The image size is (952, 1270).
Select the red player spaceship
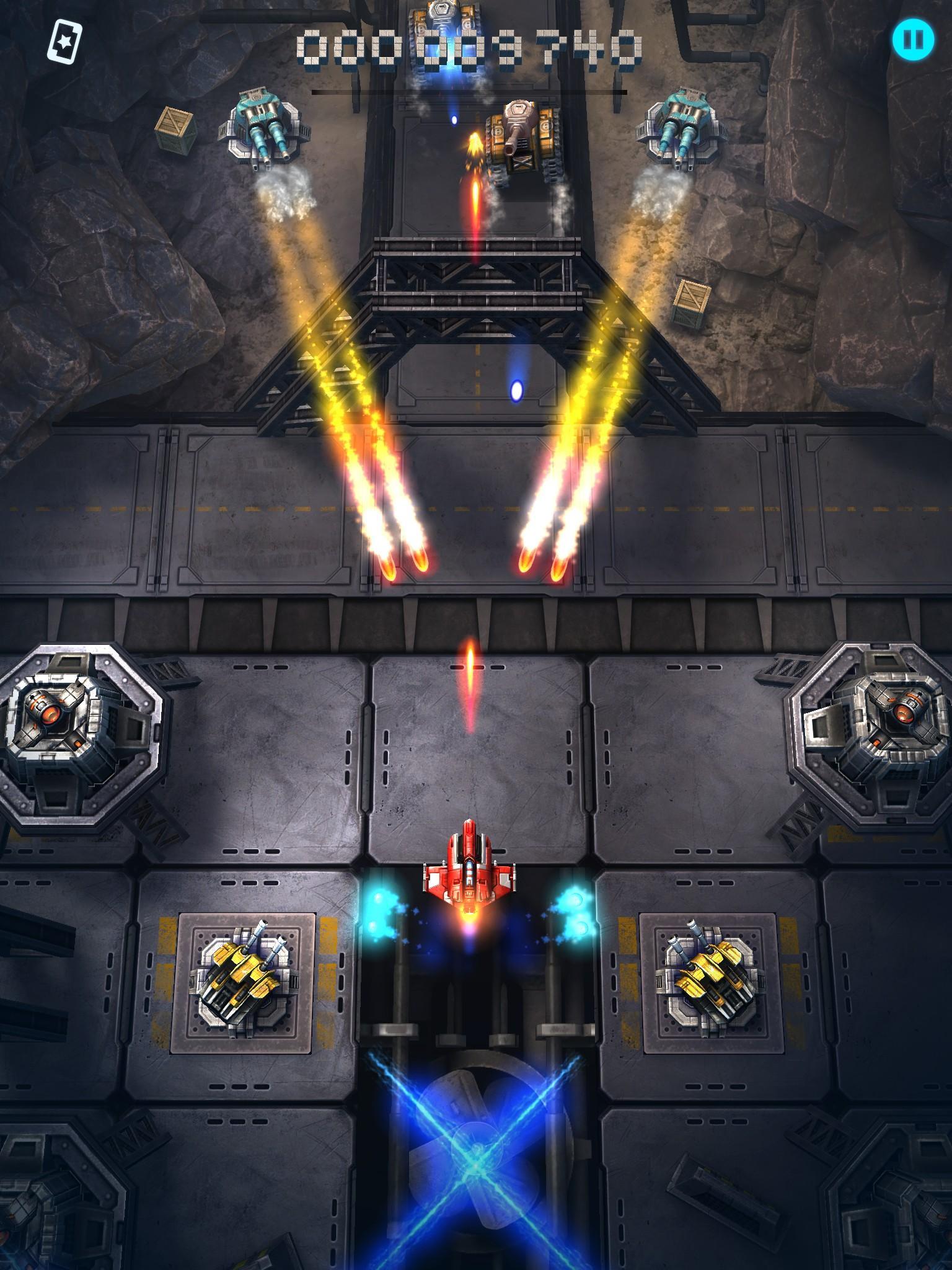[x=469, y=868]
